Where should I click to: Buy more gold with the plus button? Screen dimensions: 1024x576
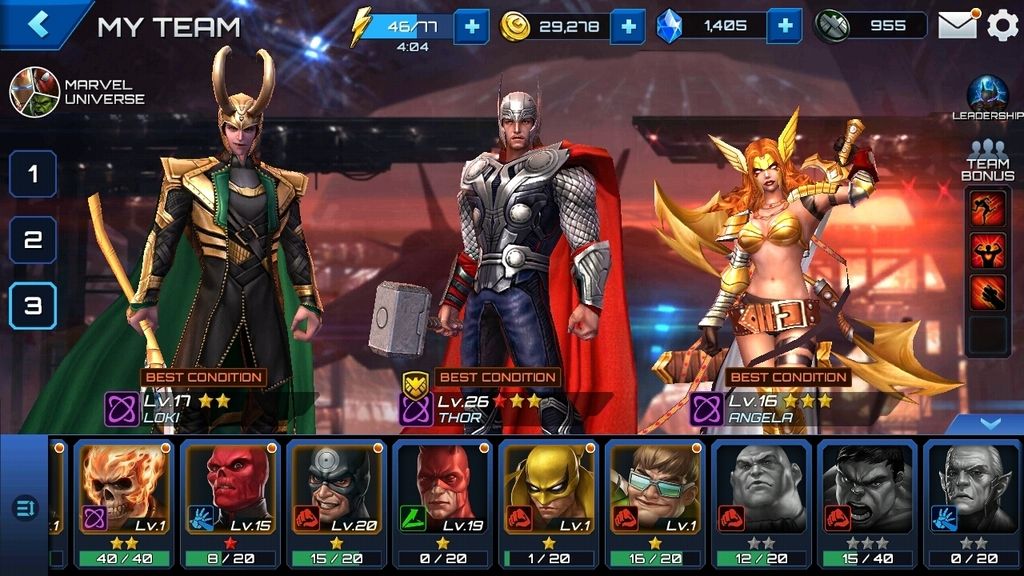[x=627, y=26]
